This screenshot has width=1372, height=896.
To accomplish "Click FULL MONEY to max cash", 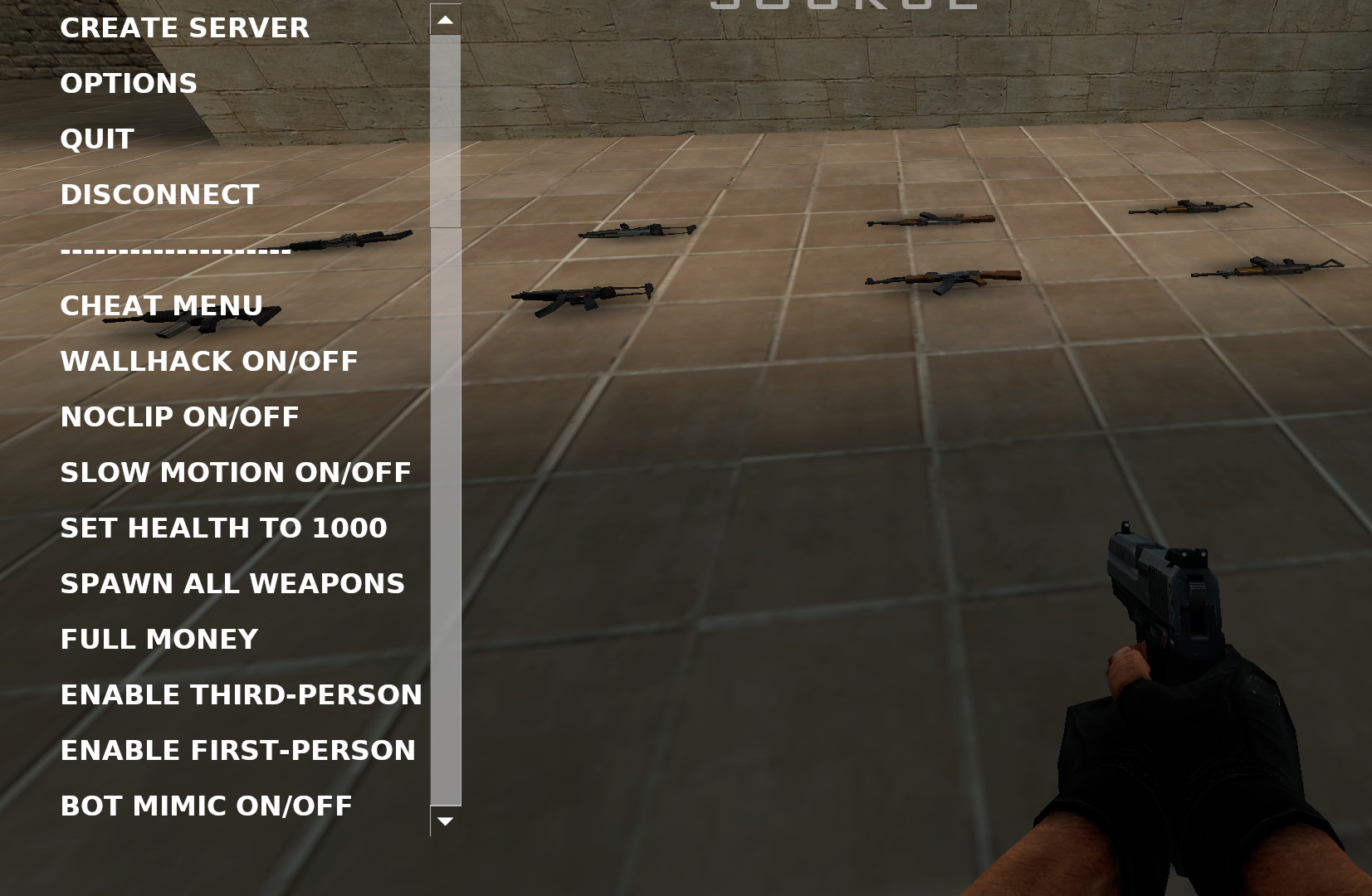I will tap(159, 639).
